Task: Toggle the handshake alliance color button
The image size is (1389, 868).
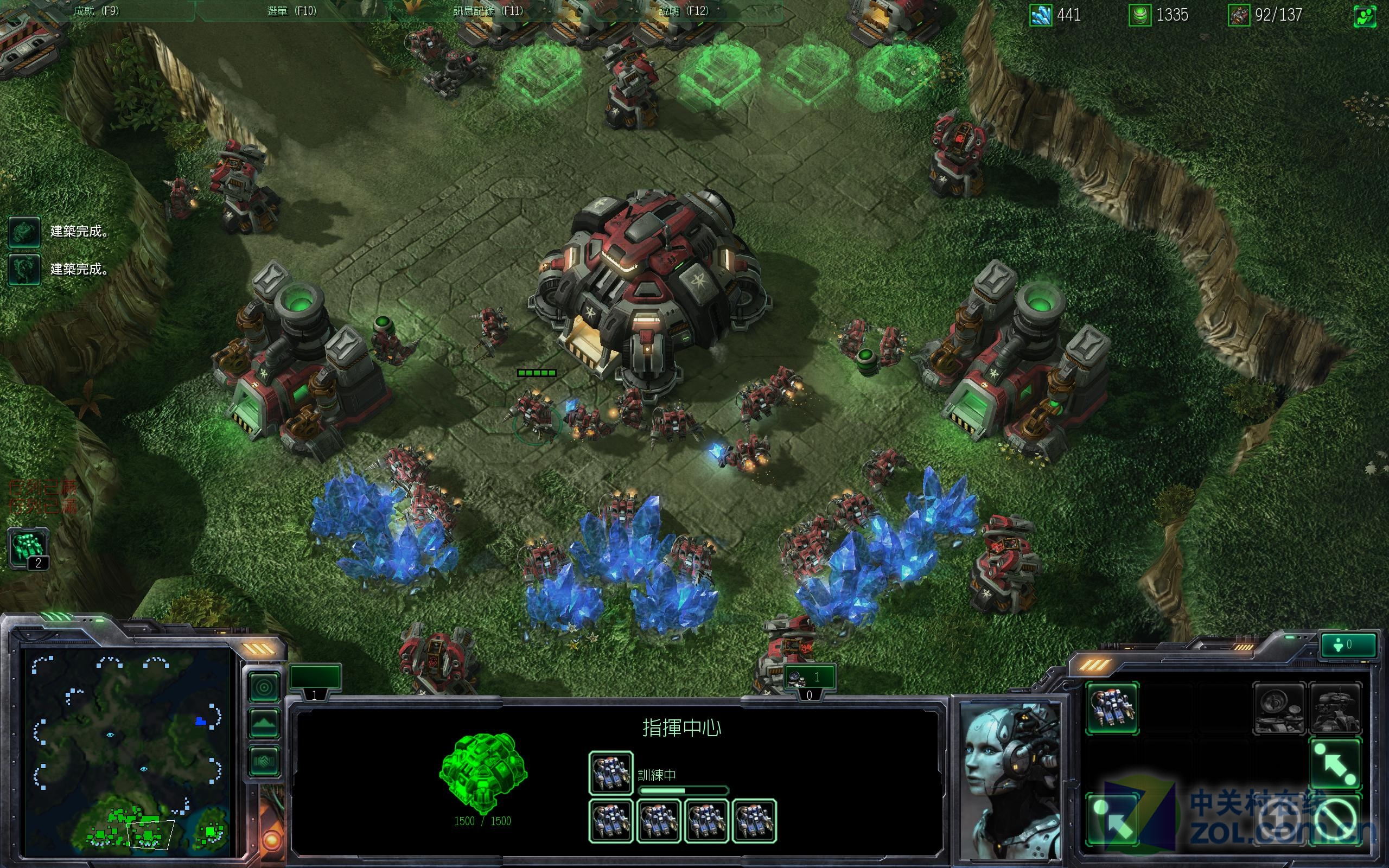Action: 265,761
